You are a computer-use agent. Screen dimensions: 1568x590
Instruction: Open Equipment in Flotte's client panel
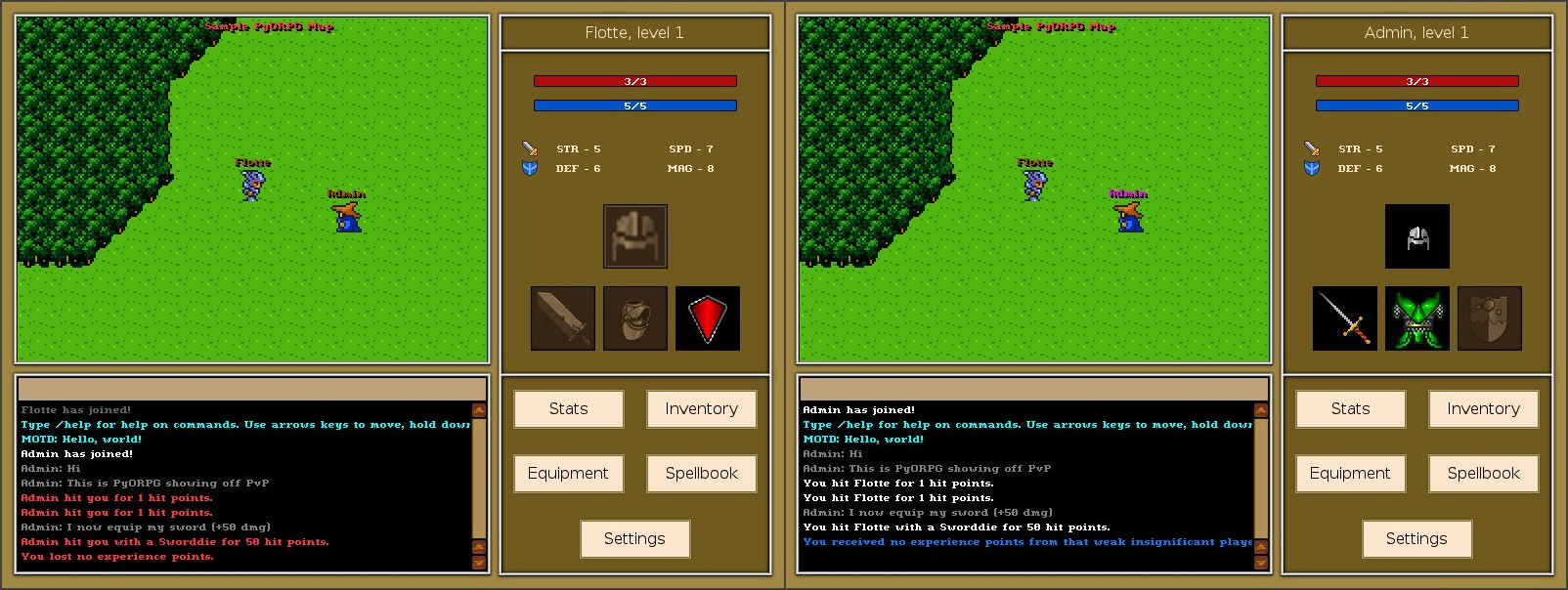[568, 474]
